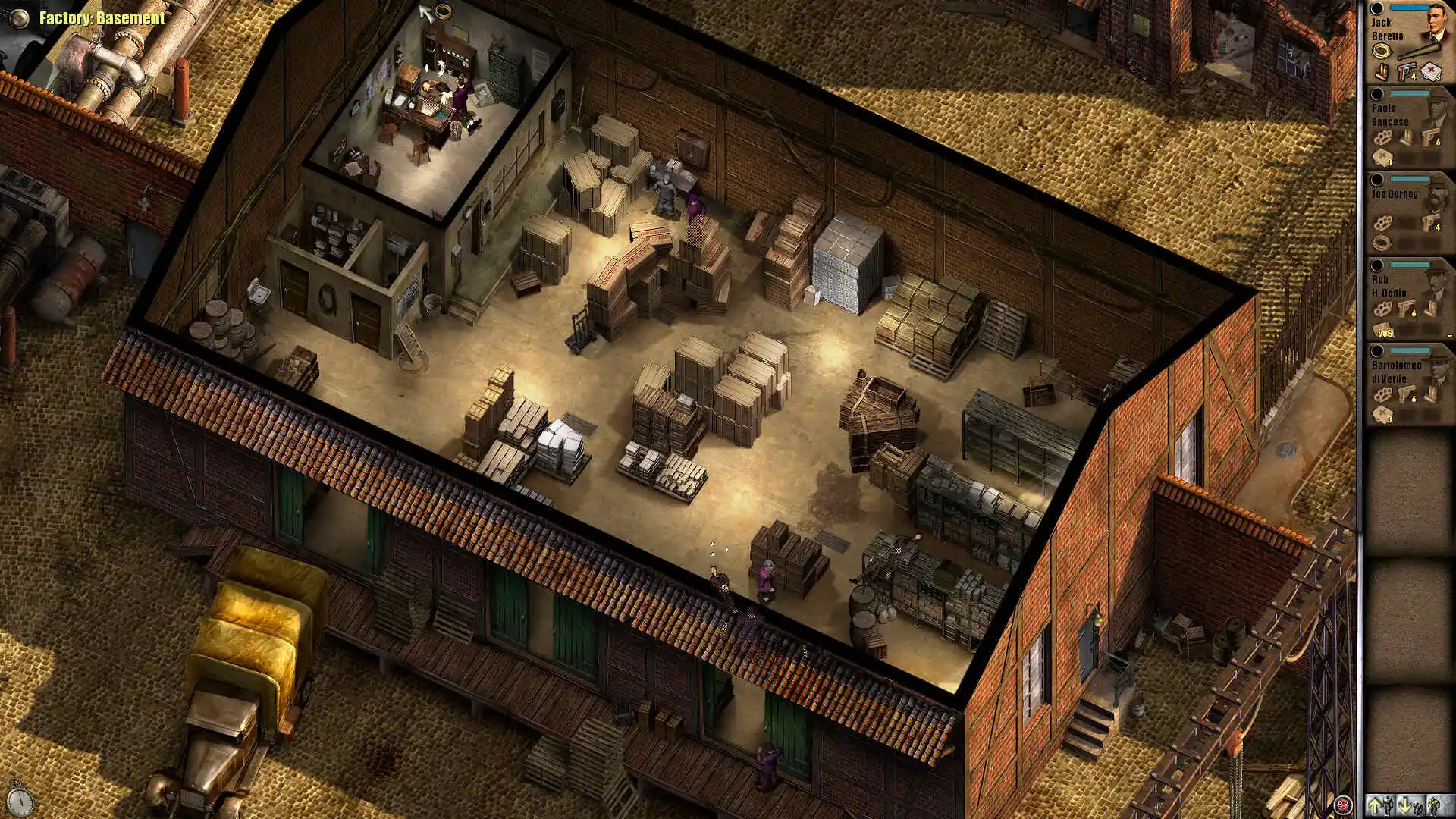Select Joe Gurney's pistol
The width and height of the screenshot is (1456, 819).
1430,223
